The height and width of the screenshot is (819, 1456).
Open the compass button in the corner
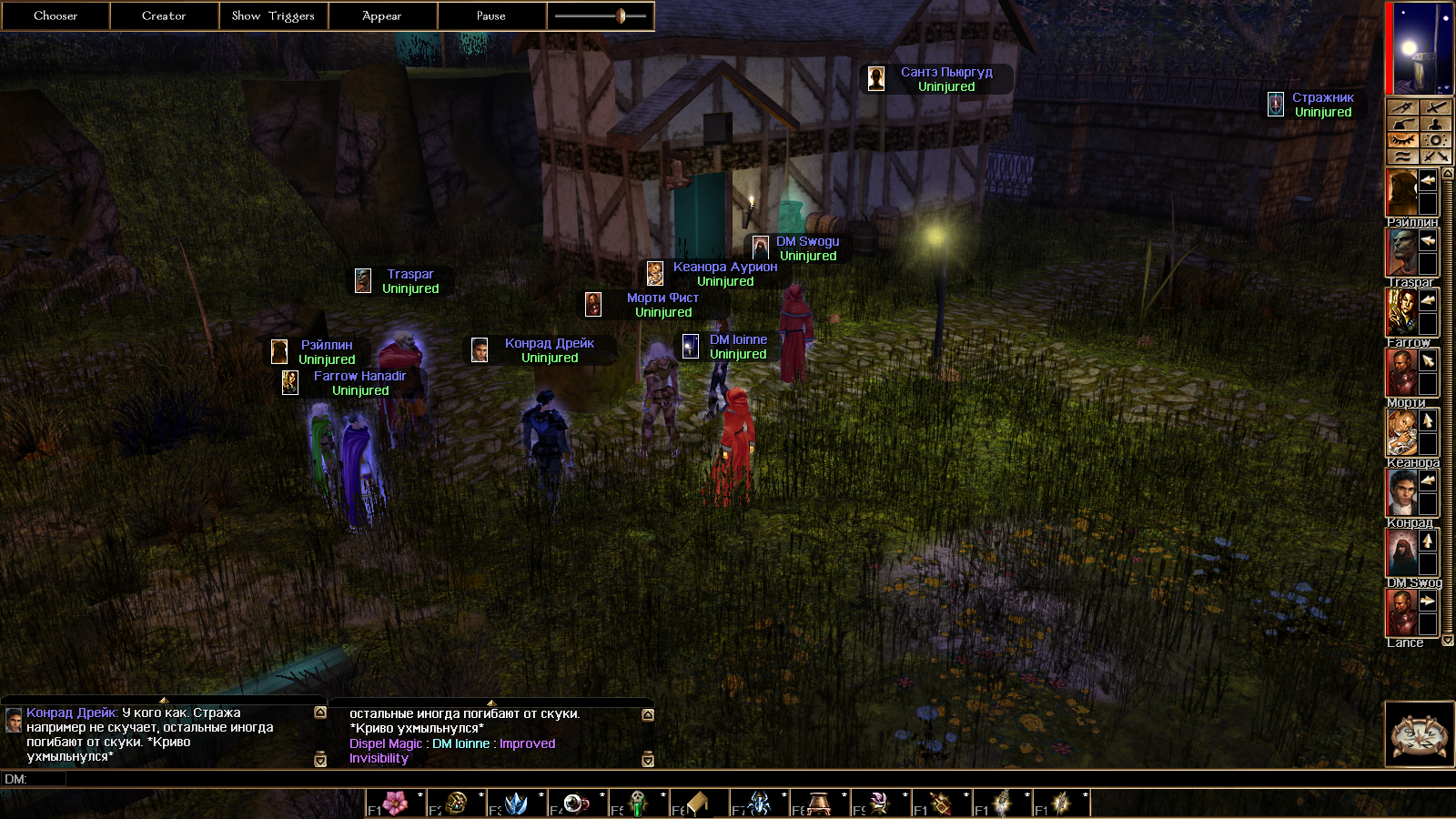(x=1418, y=733)
